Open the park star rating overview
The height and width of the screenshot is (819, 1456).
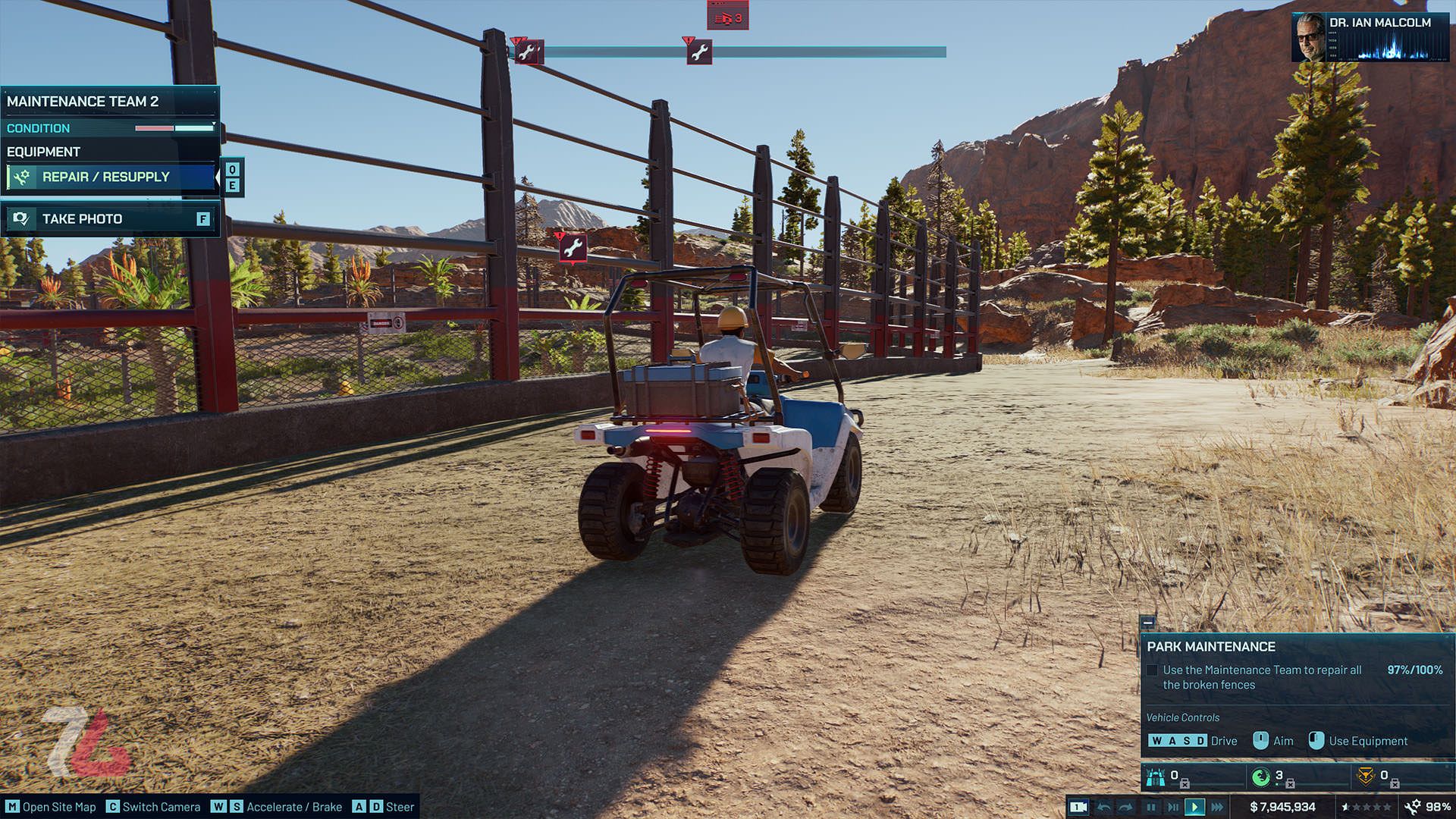click(1367, 807)
